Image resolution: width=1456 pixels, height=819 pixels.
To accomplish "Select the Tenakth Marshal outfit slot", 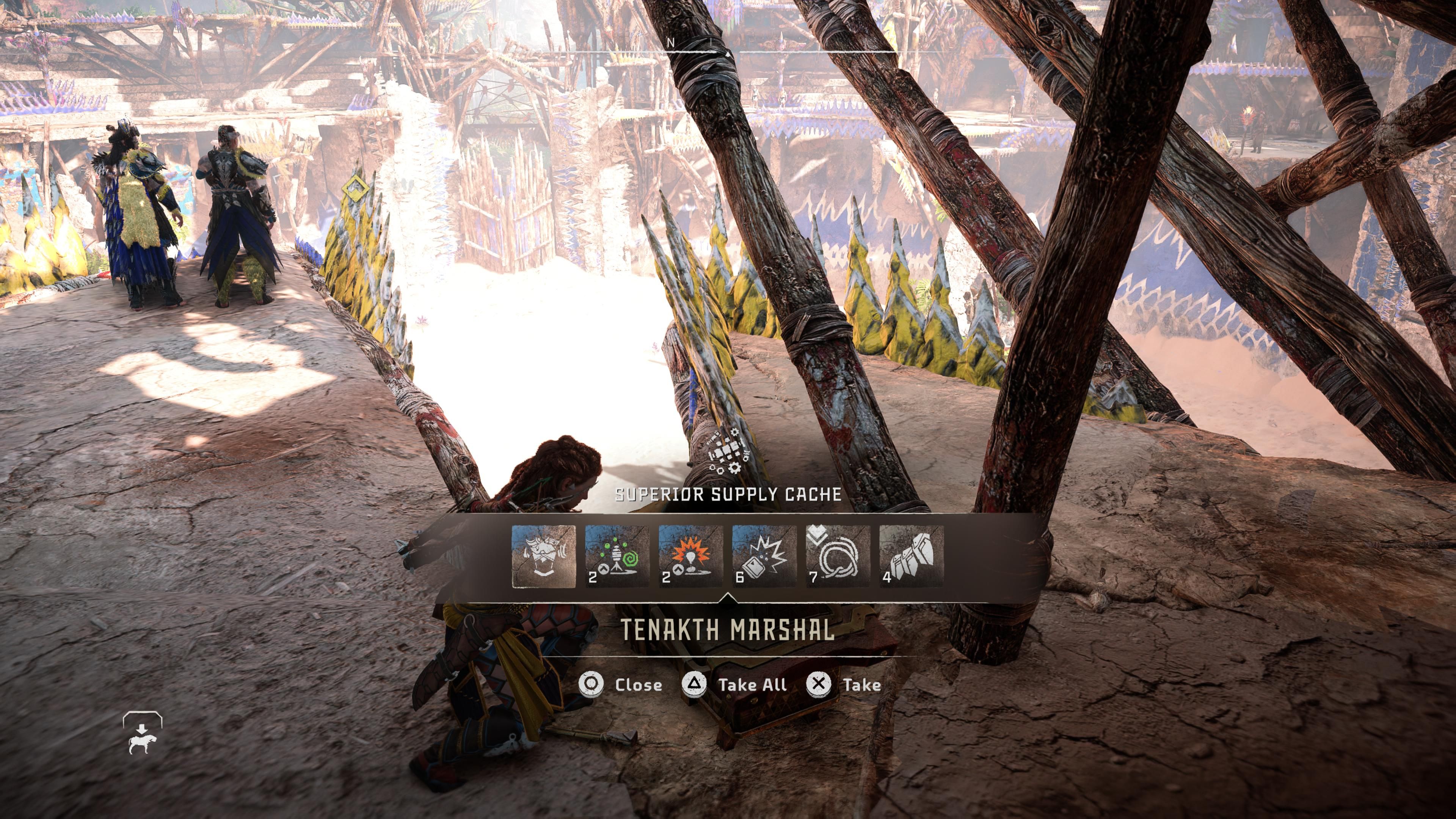I will click(x=543, y=556).
